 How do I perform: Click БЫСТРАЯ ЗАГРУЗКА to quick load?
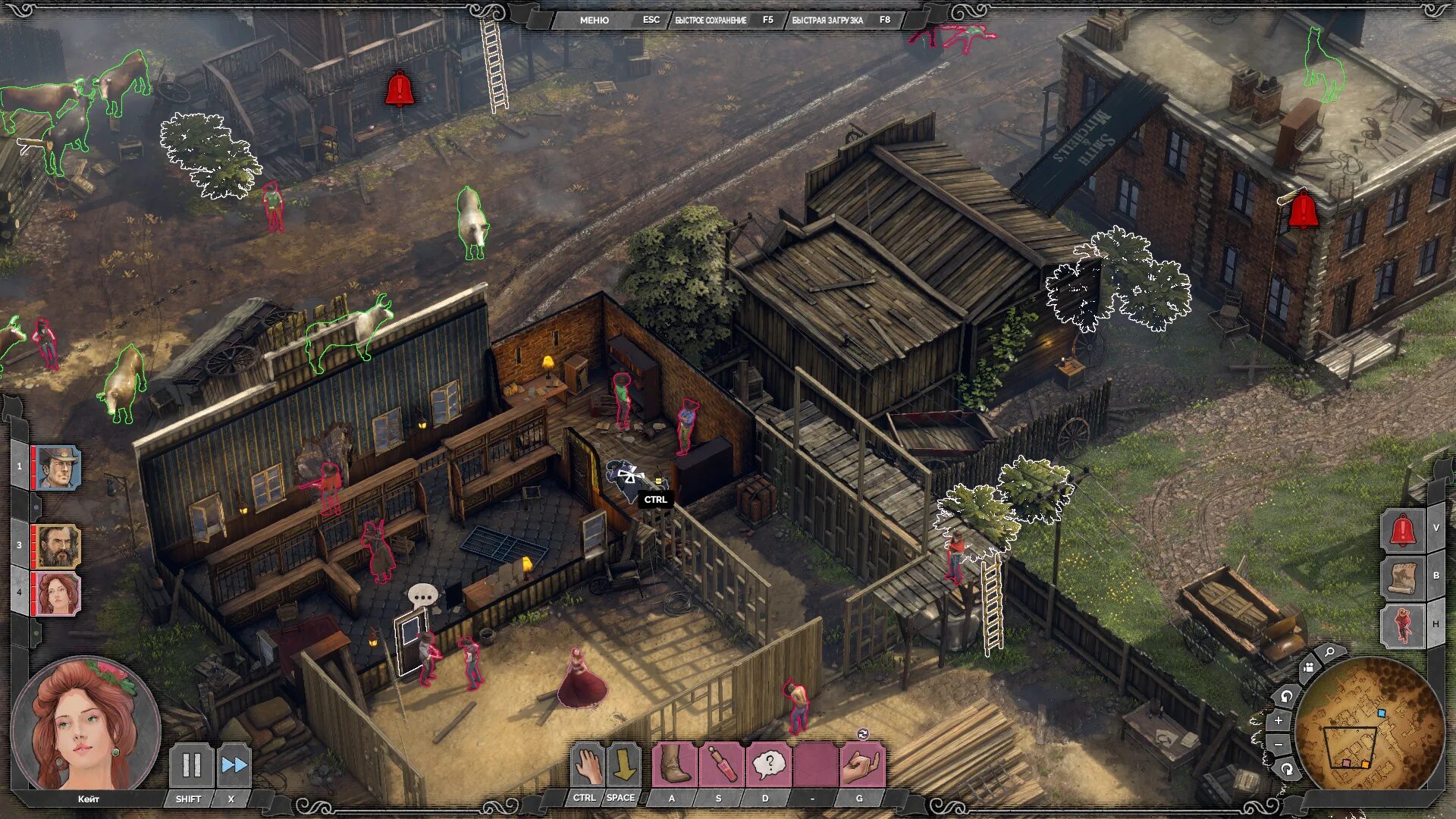coord(827,20)
